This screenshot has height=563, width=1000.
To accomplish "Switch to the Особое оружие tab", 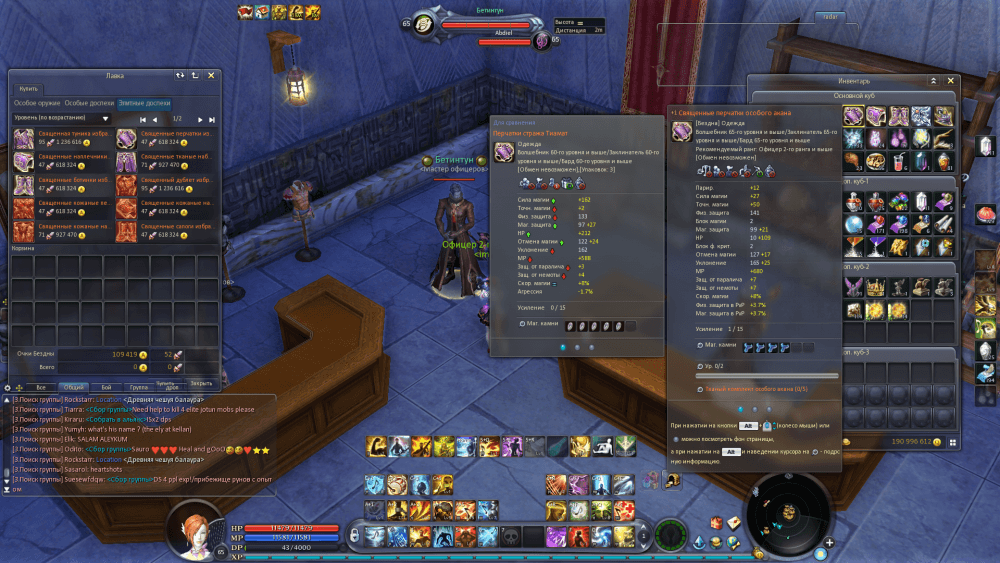I will click(37, 103).
